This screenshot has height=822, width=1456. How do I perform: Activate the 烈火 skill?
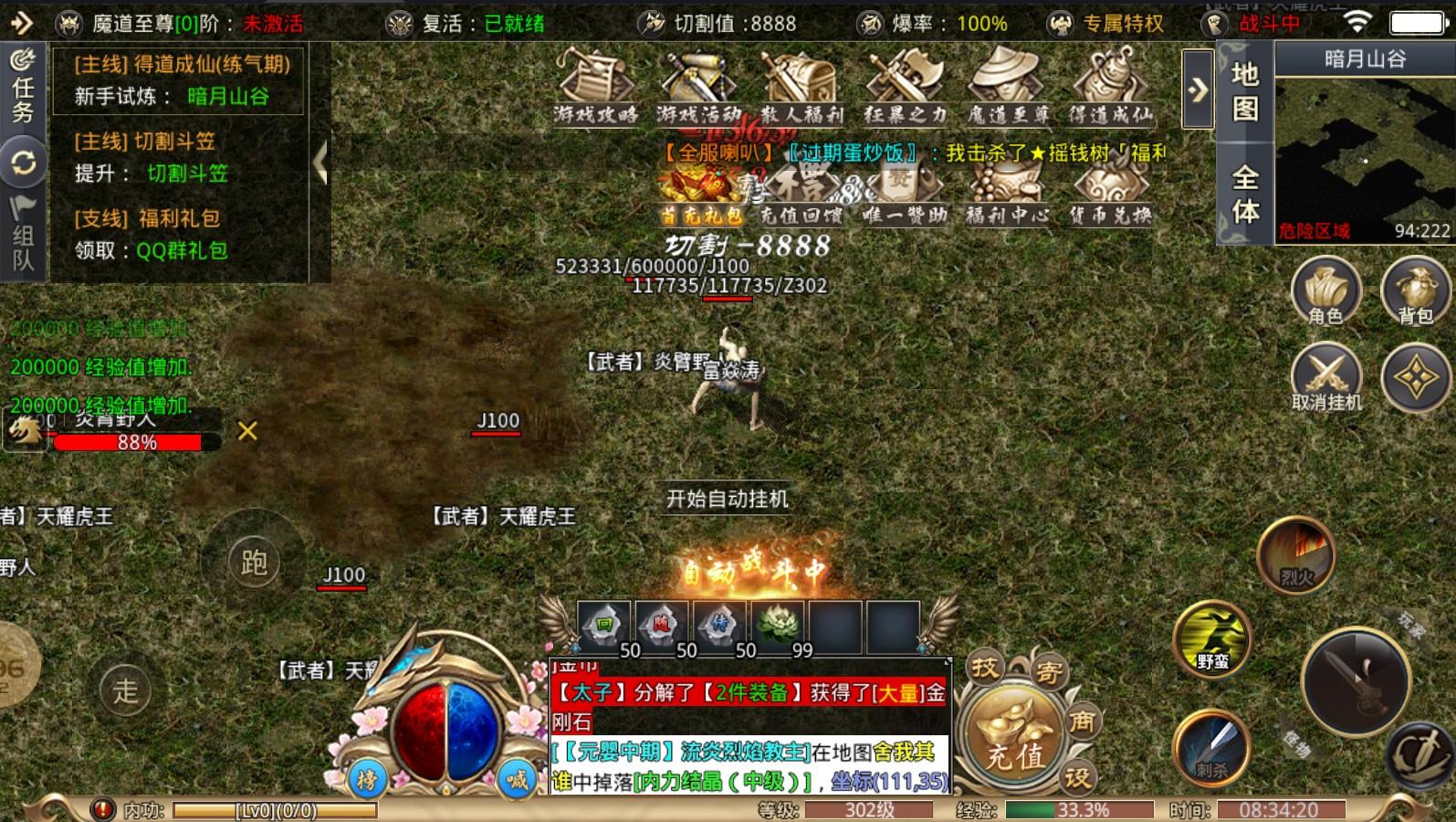[x=1296, y=553]
